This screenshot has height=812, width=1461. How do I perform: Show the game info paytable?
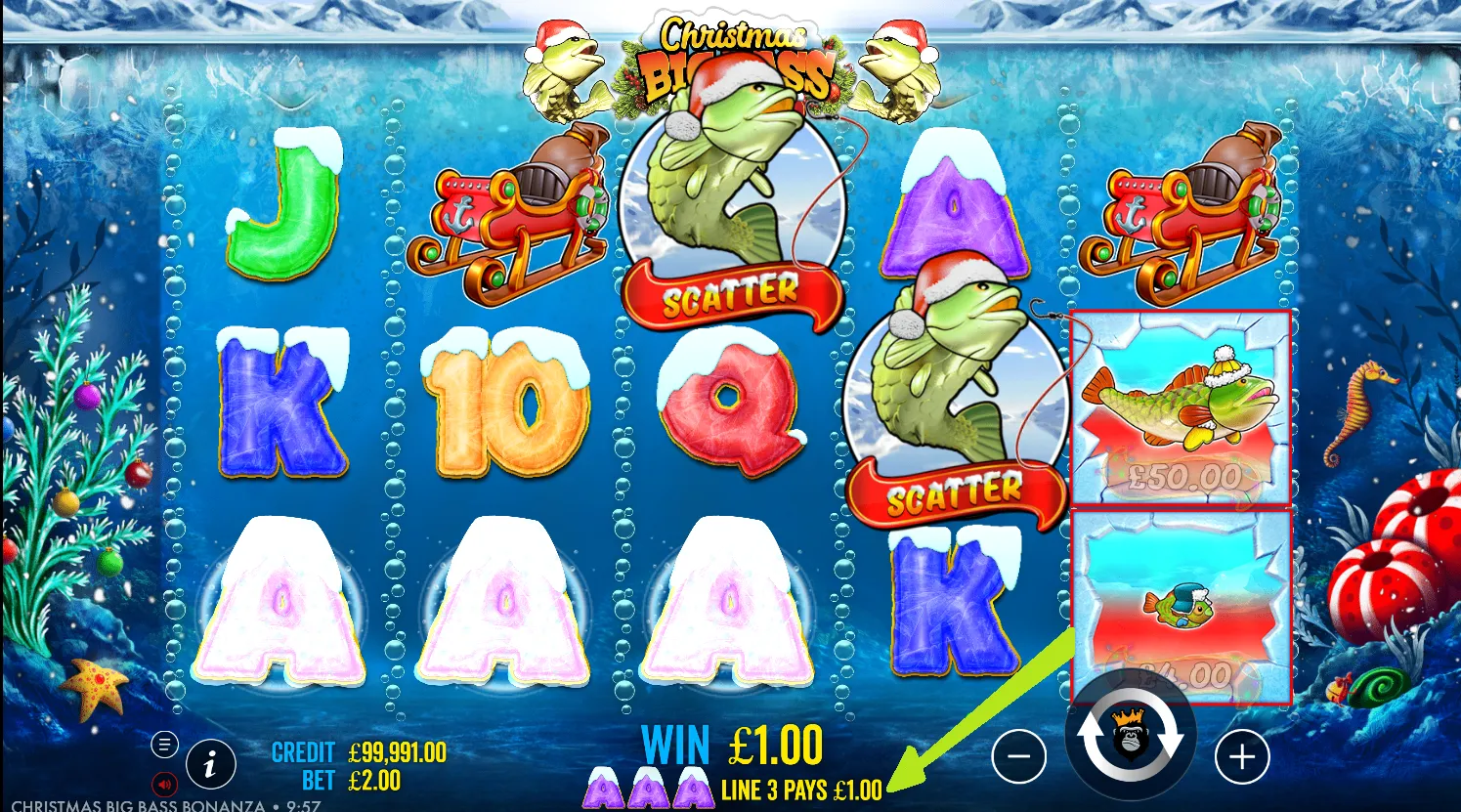click(x=209, y=765)
